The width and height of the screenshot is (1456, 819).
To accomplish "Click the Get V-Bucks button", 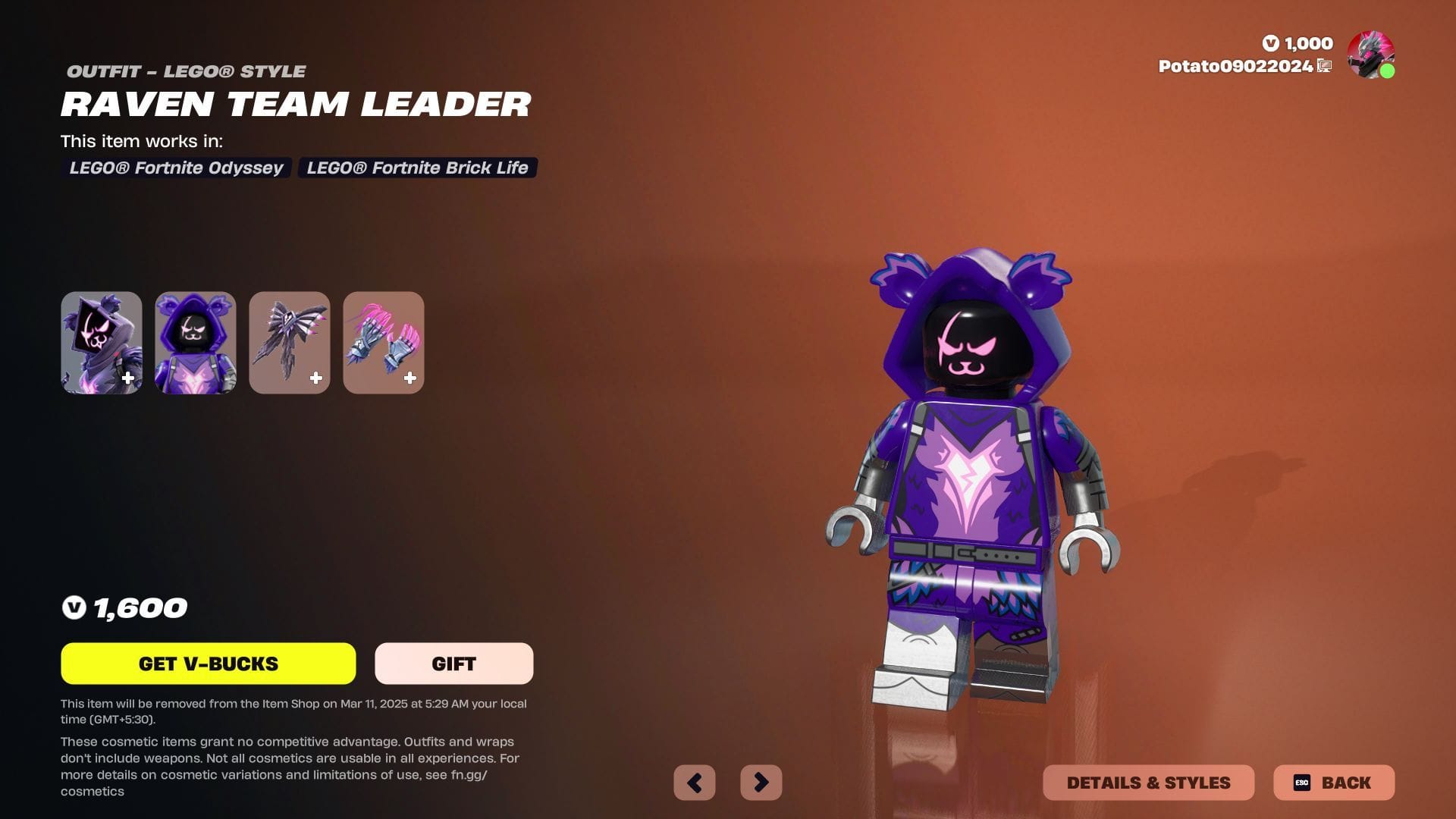I will [208, 663].
